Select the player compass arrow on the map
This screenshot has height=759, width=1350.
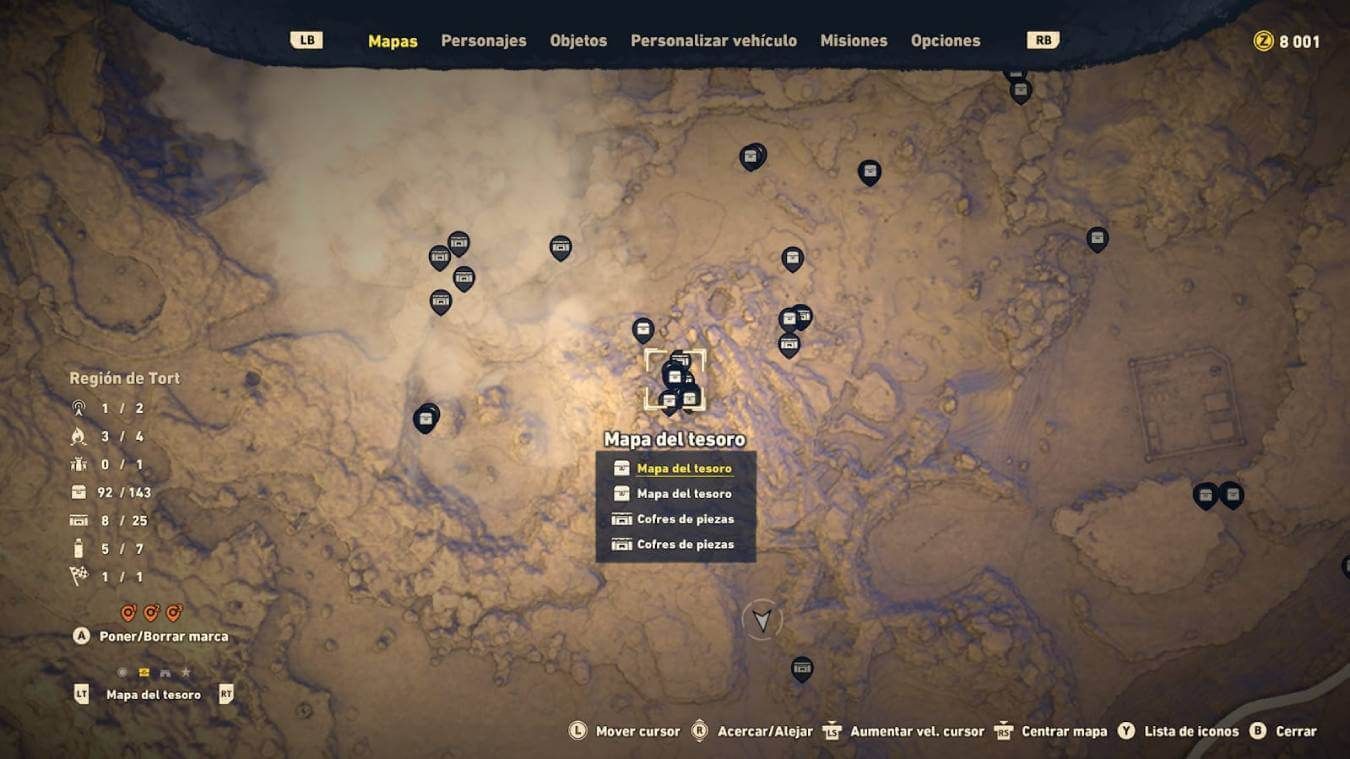coord(763,619)
